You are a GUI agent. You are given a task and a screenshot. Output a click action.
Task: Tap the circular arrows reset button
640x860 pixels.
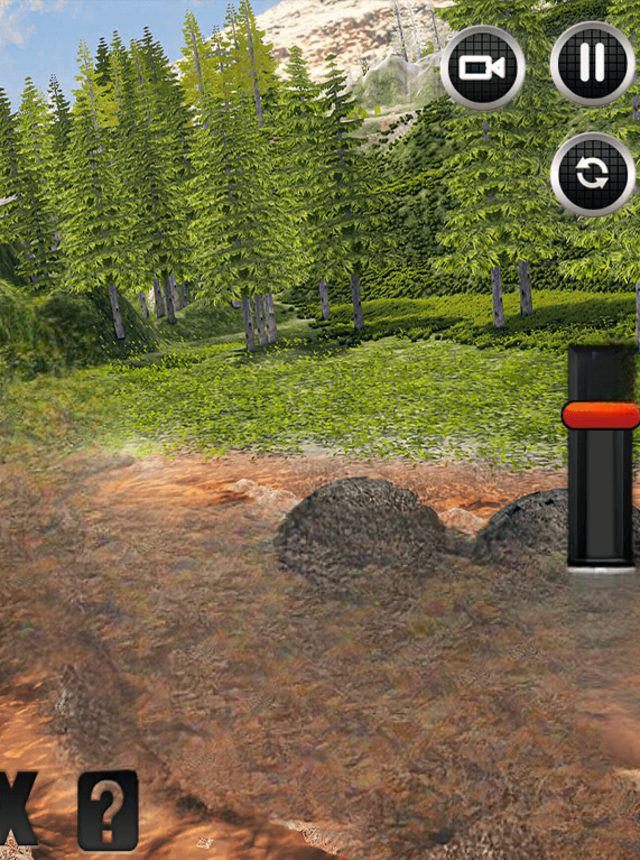tap(592, 175)
